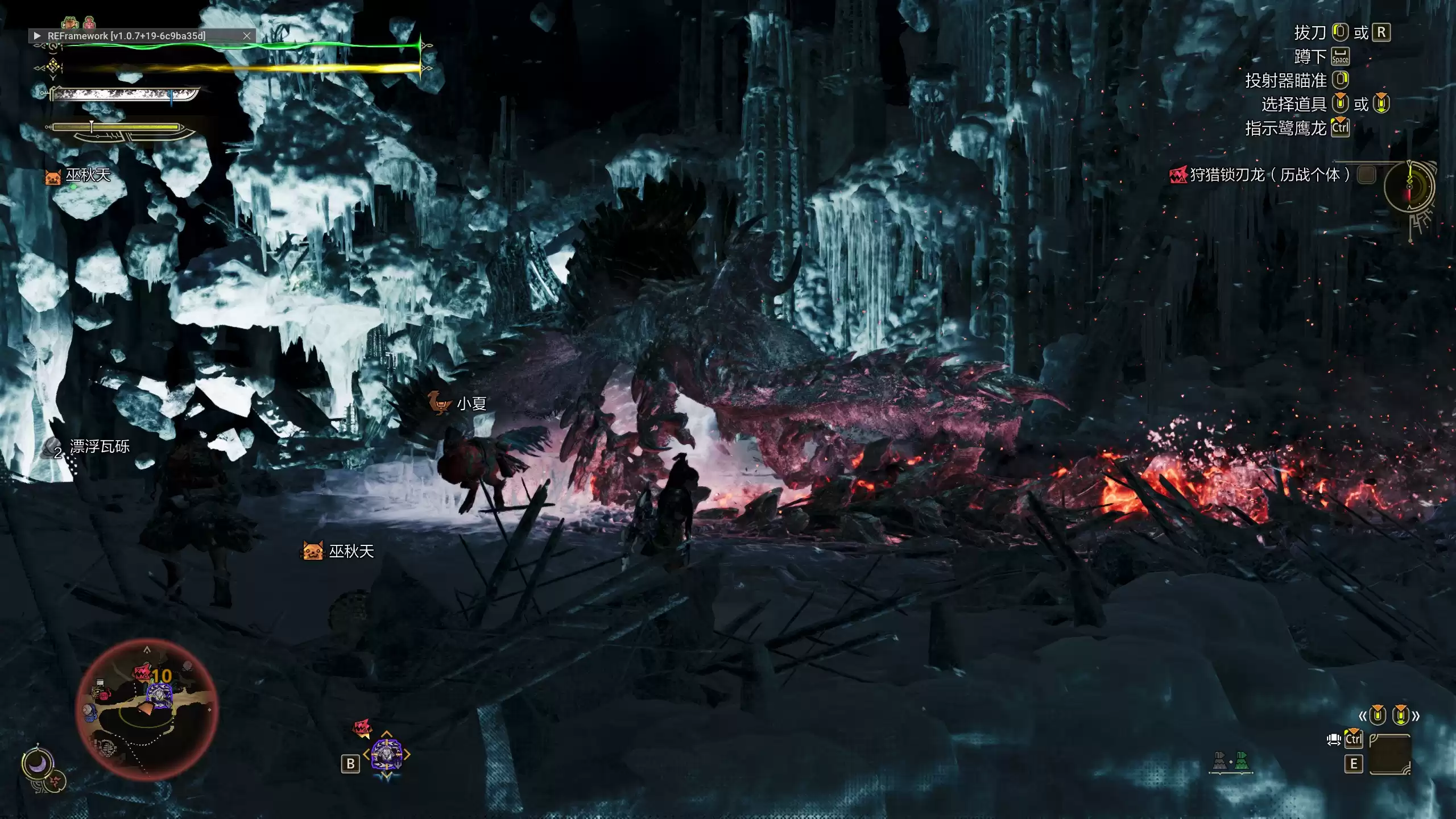
Task: Select the 巫秋天 palico party entry
Action: [x=78, y=175]
